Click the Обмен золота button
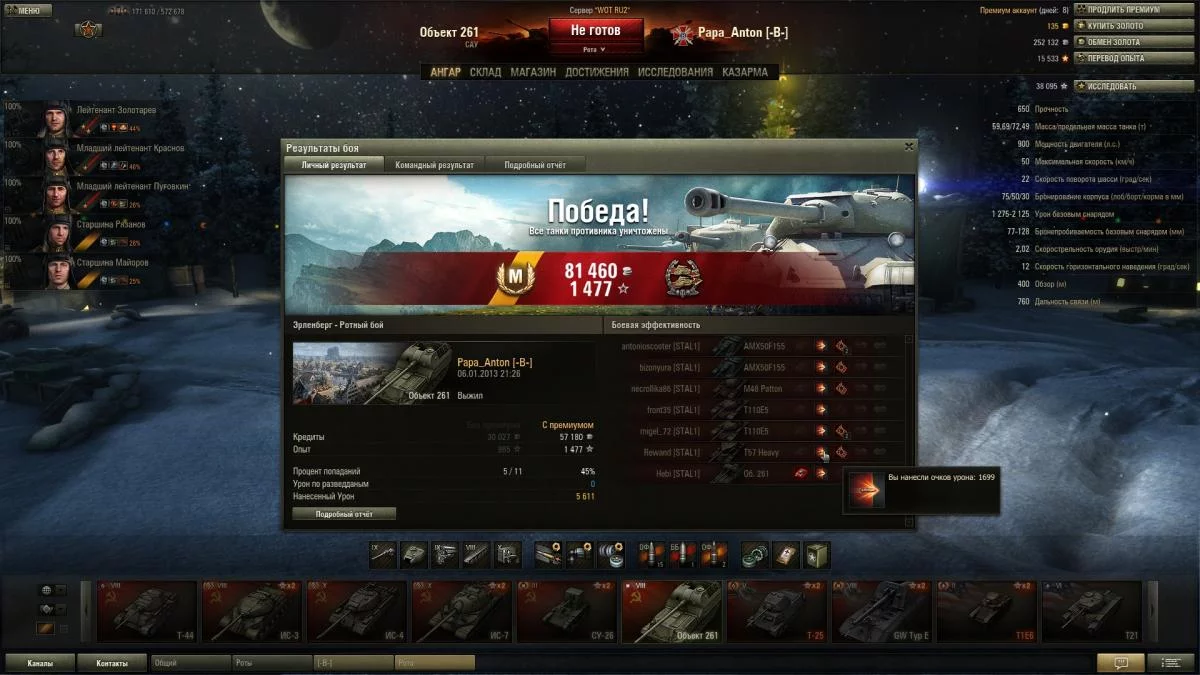Image resolution: width=1200 pixels, height=675 pixels. 1119,42
